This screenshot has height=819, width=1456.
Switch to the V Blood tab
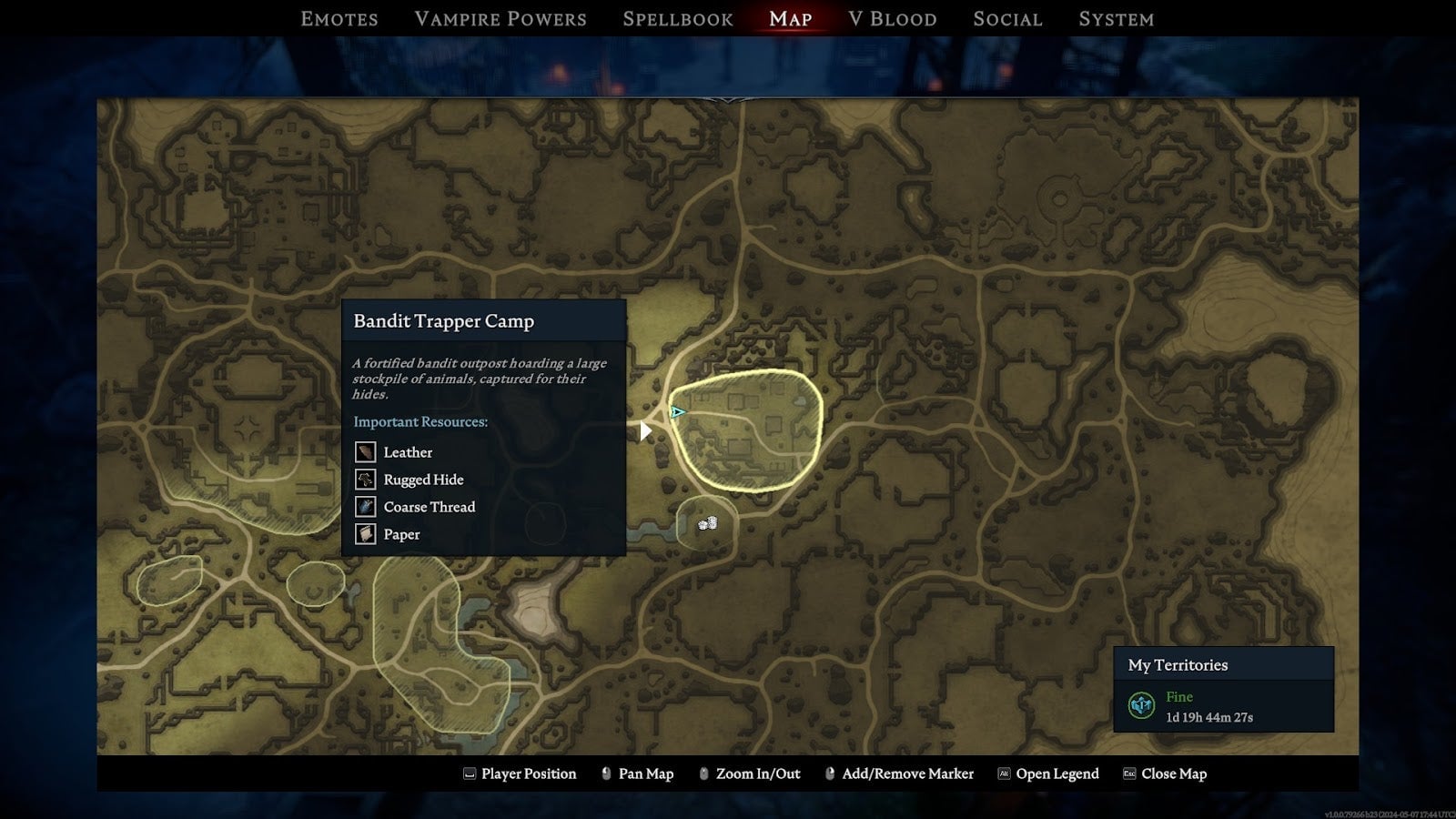pyautogui.click(x=892, y=18)
